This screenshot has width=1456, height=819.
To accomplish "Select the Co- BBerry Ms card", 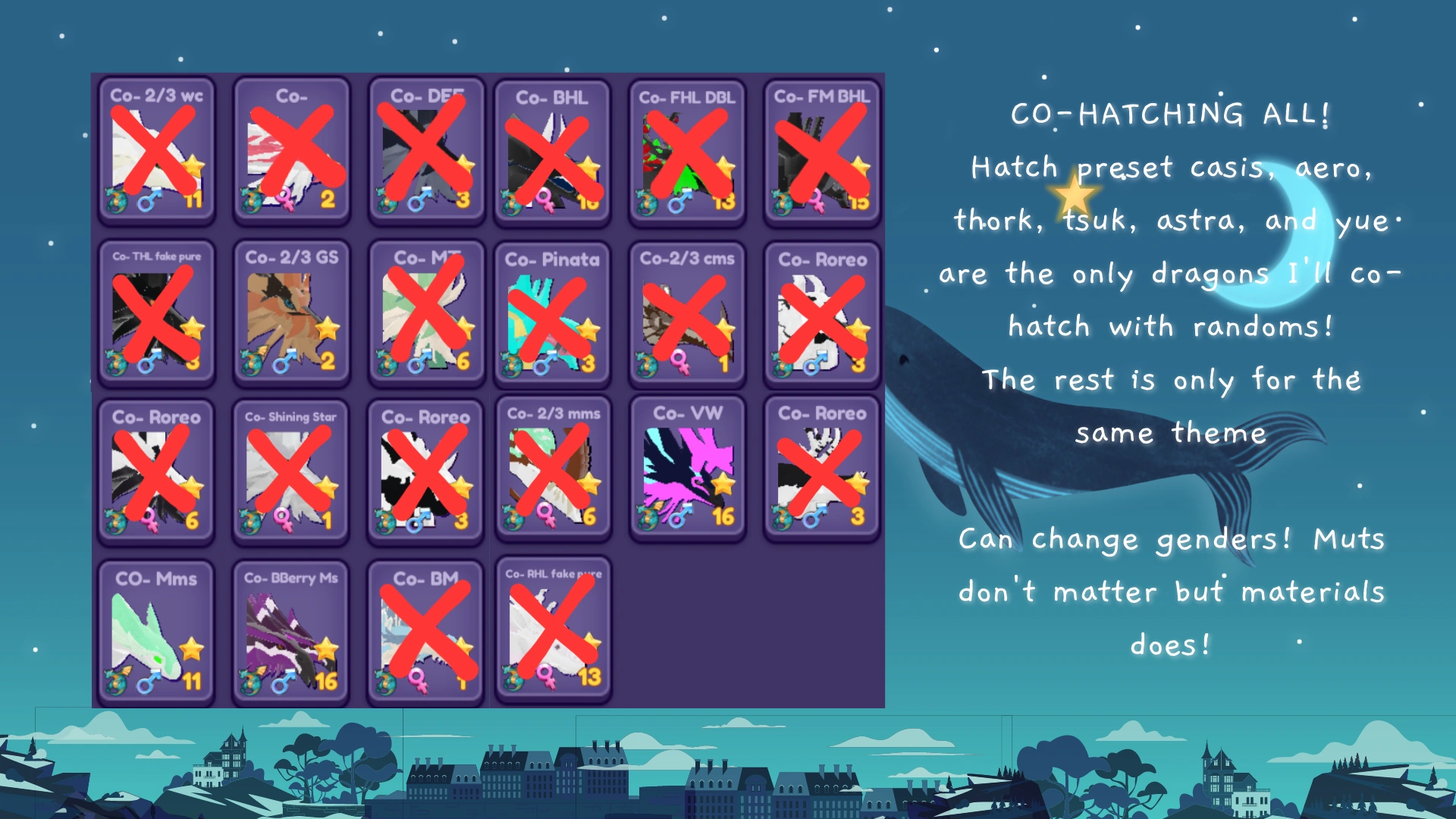I will pyautogui.click(x=291, y=629).
